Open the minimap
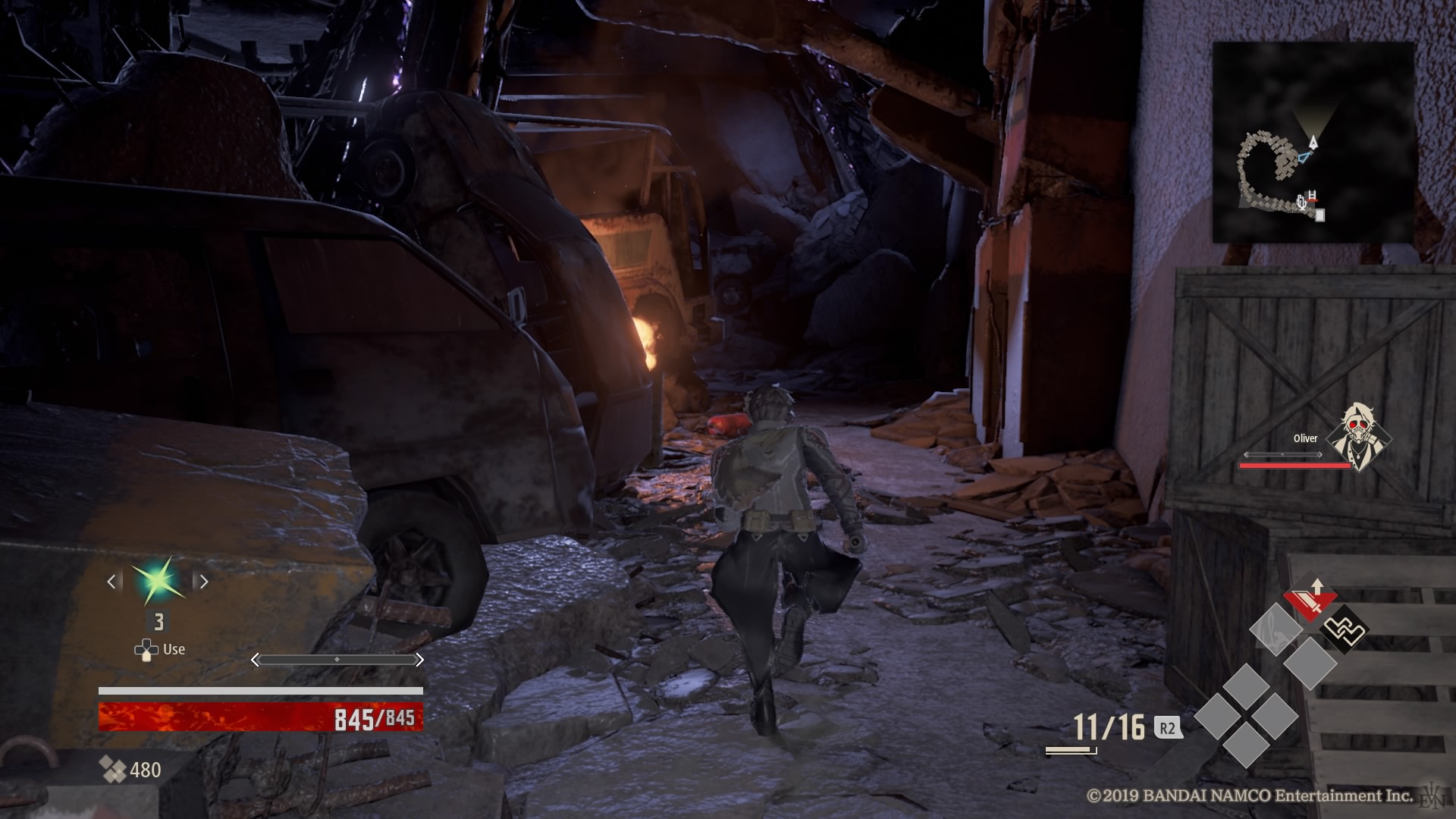Image resolution: width=1456 pixels, height=819 pixels. pyautogui.click(x=1313, y=143)
